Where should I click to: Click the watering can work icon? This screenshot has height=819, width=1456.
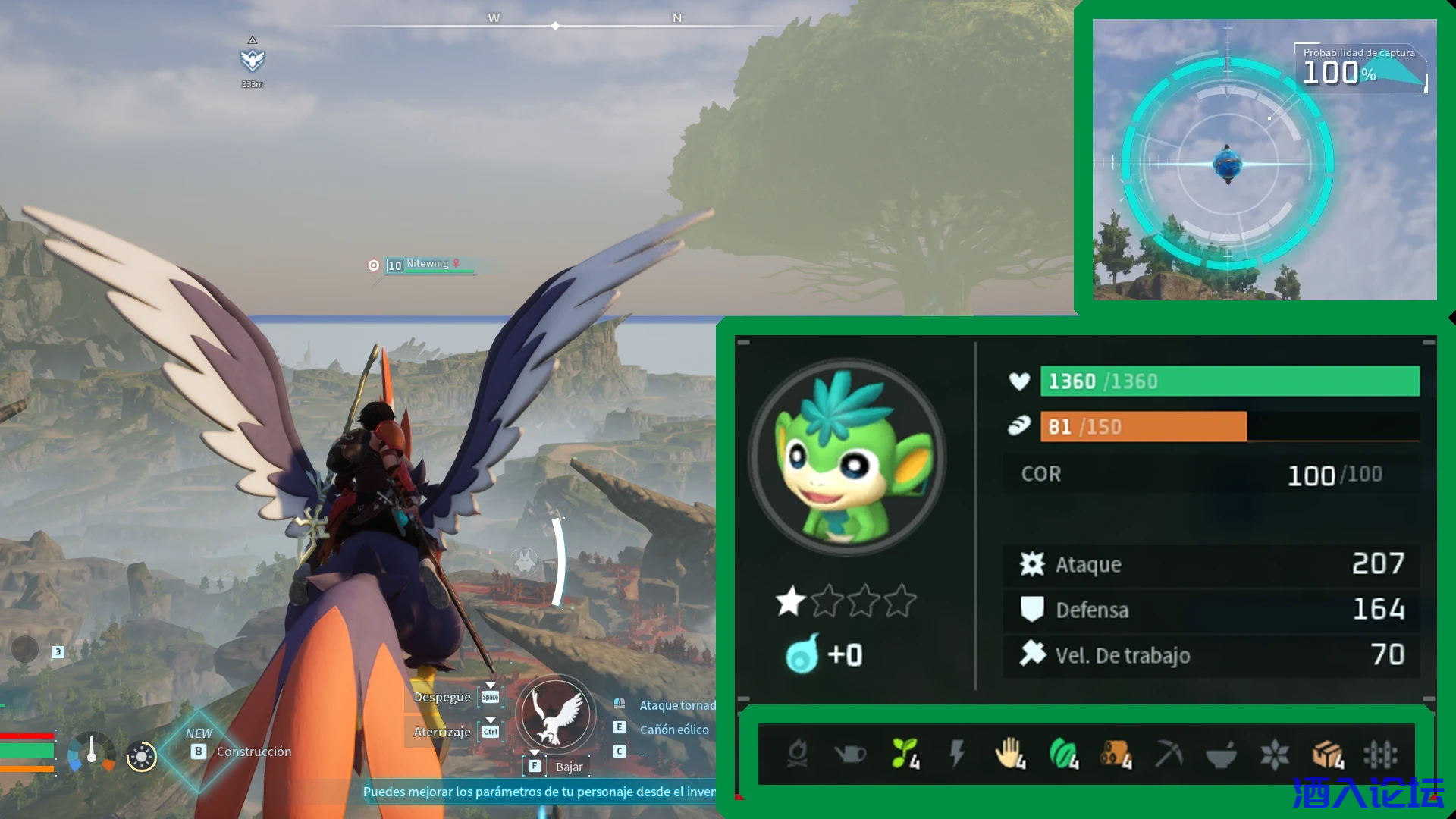[849, 754]
